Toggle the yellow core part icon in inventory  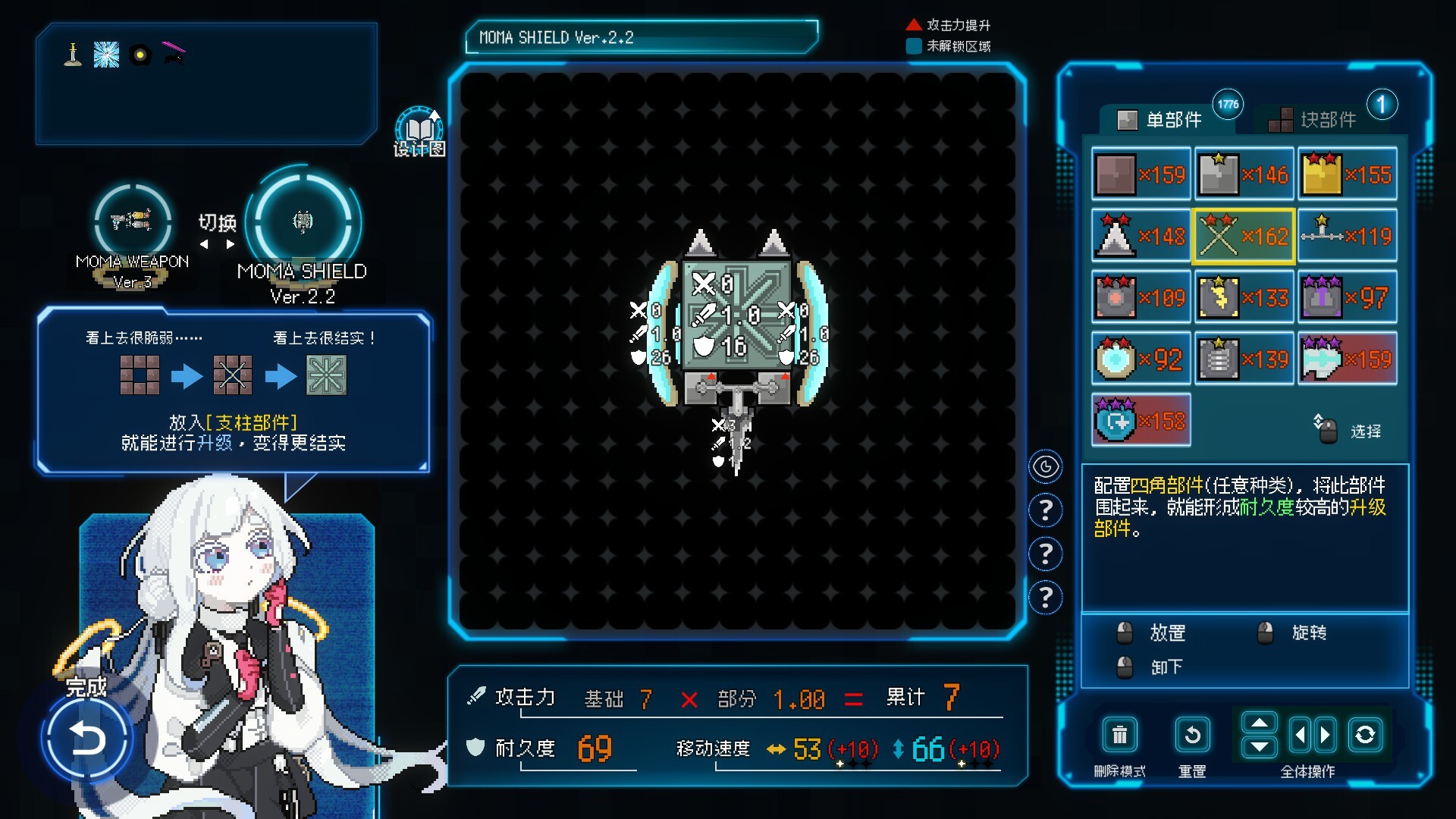[1348, 174]
